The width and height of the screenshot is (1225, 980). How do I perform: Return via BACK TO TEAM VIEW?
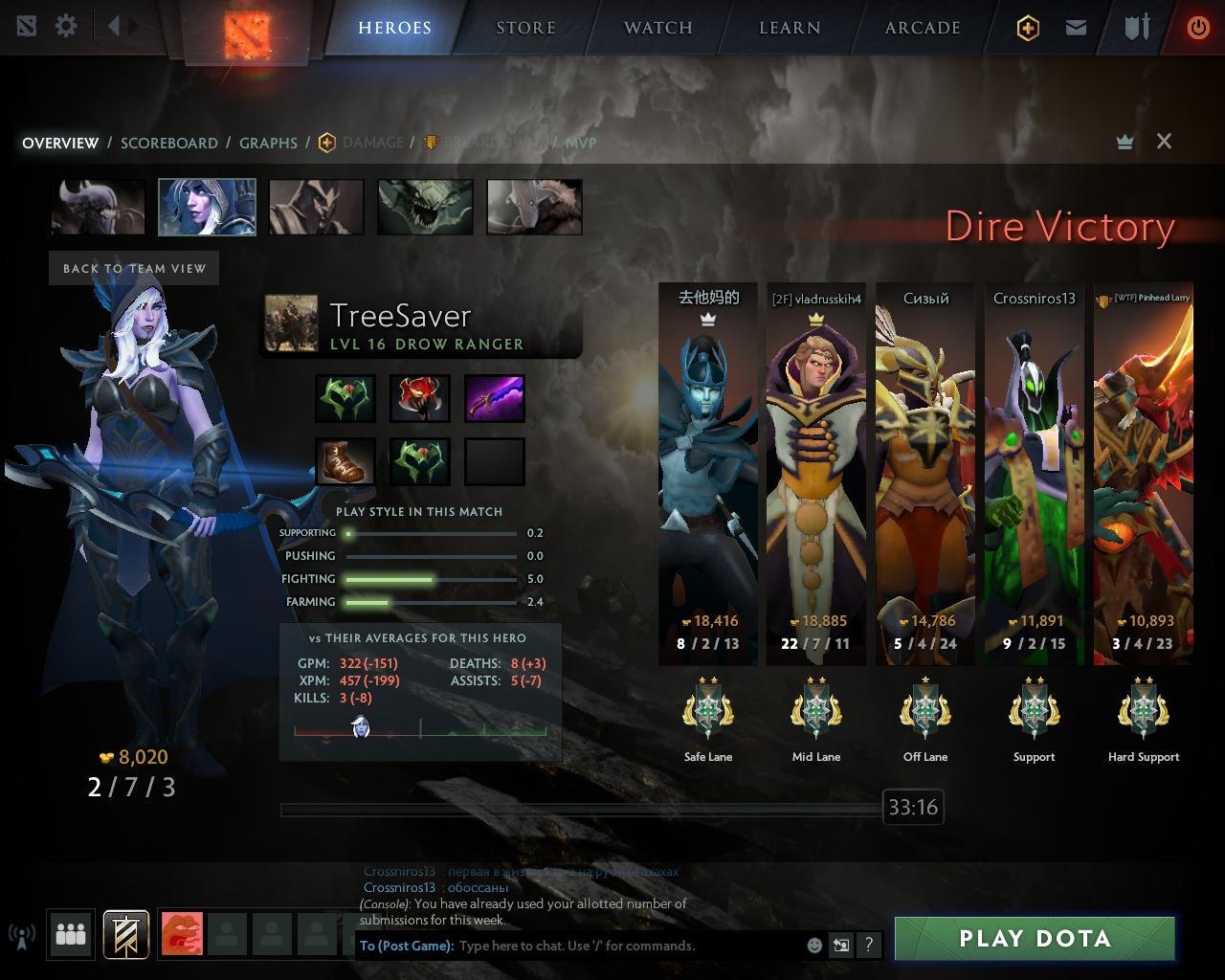coord(134,269)
